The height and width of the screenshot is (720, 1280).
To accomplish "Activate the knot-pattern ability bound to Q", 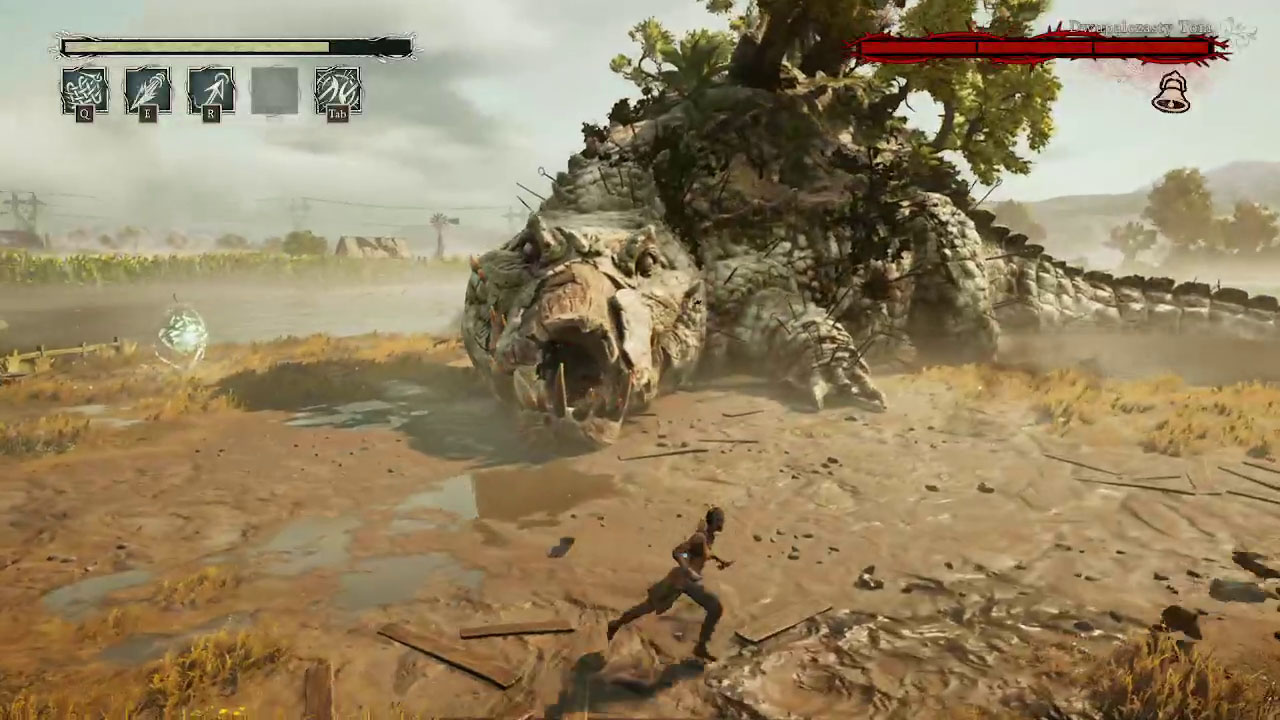I will 84,90.
